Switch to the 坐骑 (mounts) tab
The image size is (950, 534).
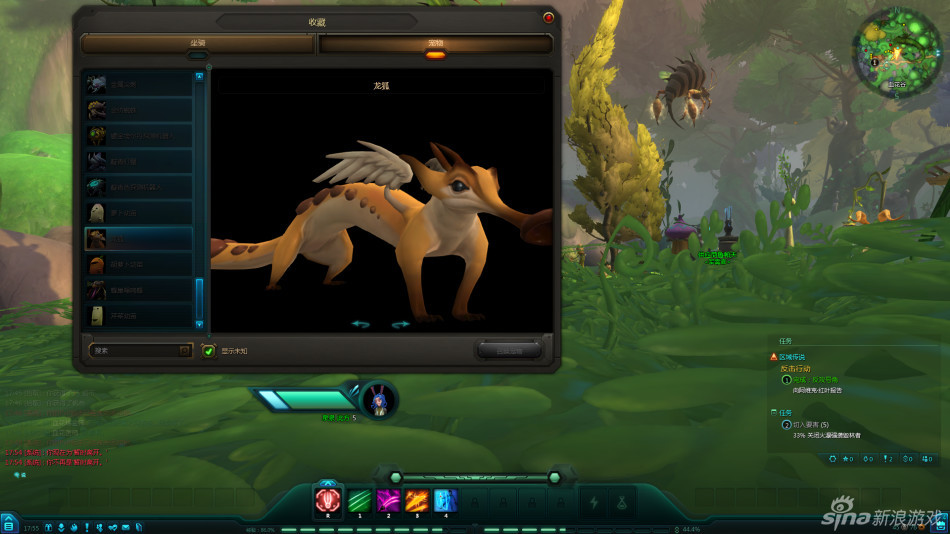[199, 44]
